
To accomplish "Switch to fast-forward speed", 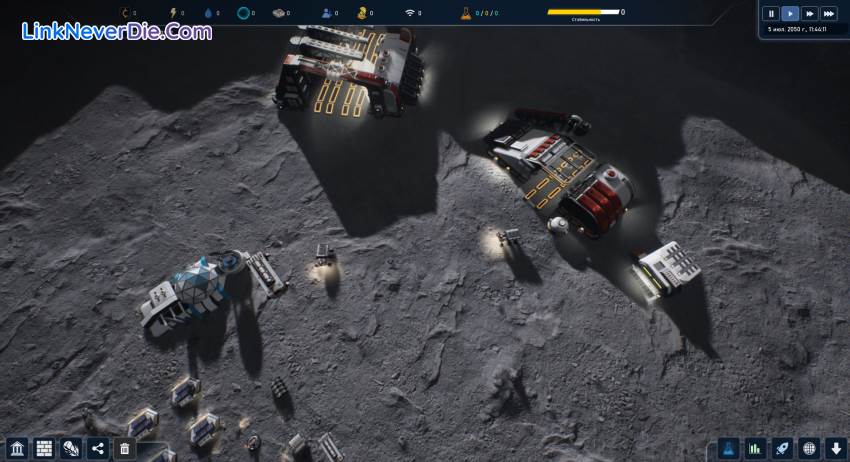I will (809, 14).
